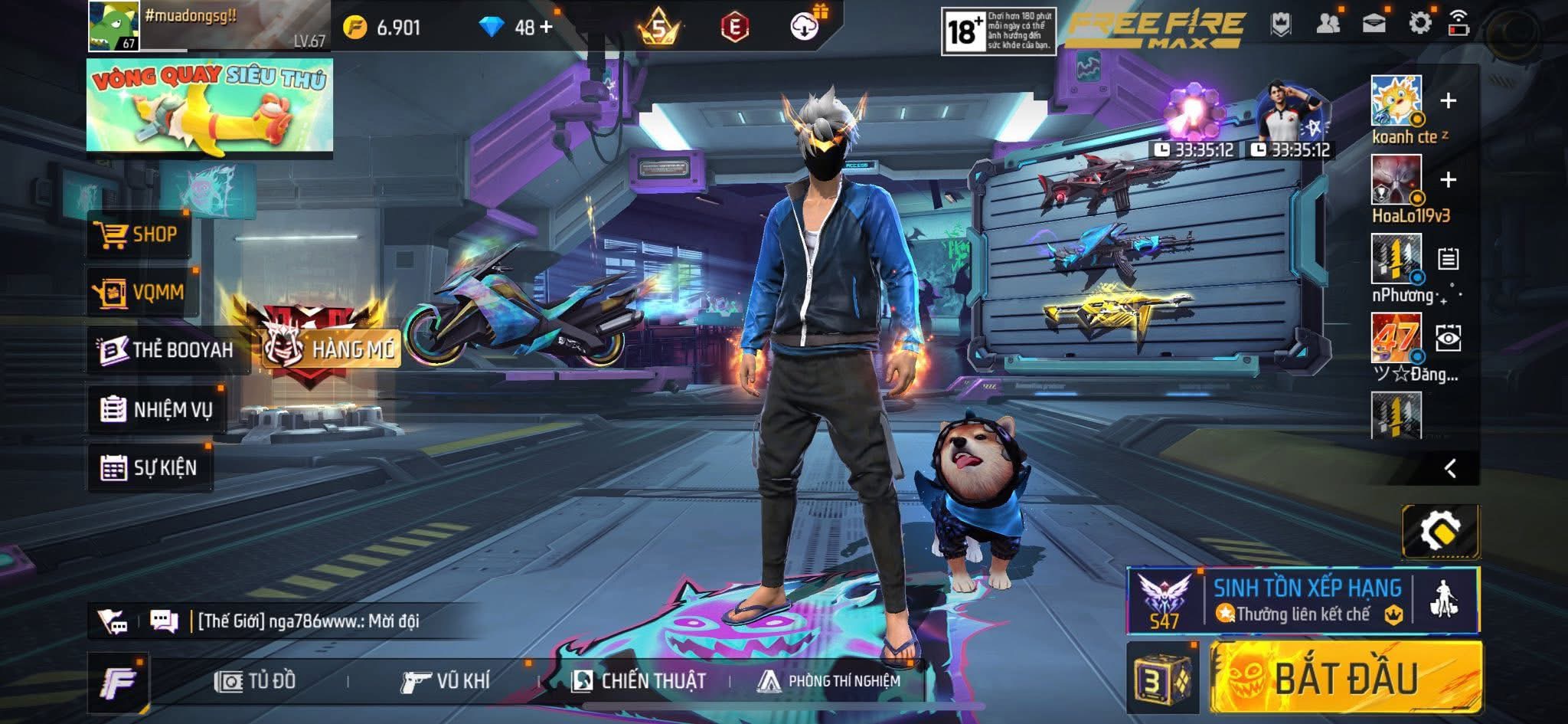Invite friend koanh cte to the squad
1568x724 pixels.
coord(1448,100)
